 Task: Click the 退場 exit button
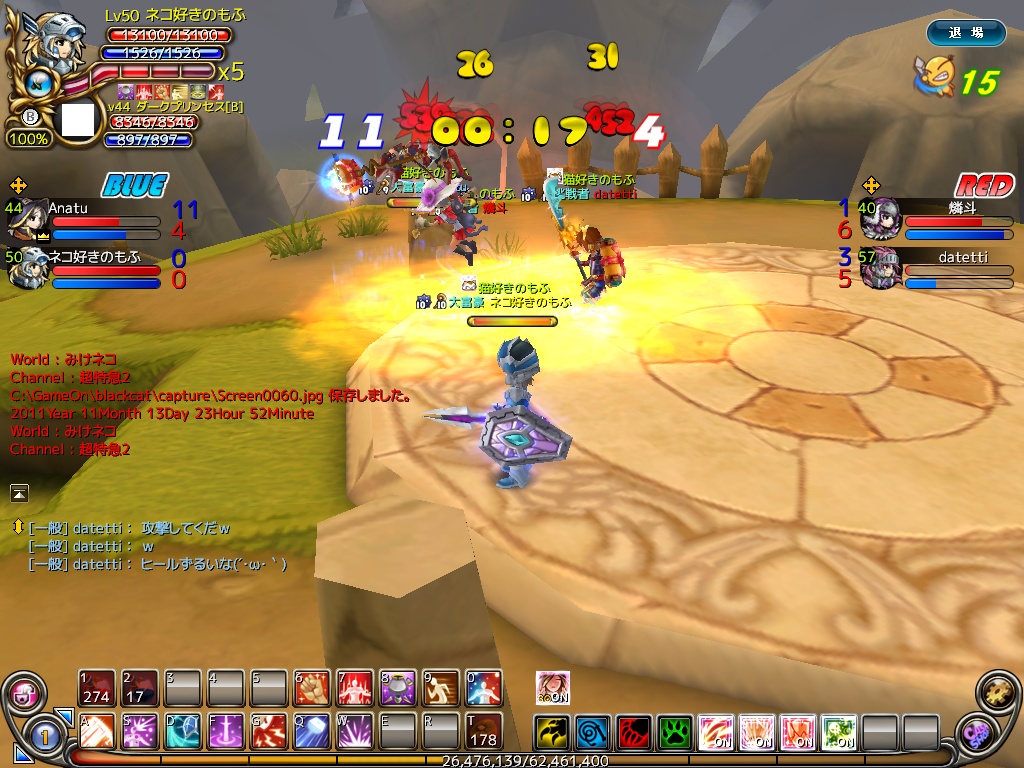(965, 33)
